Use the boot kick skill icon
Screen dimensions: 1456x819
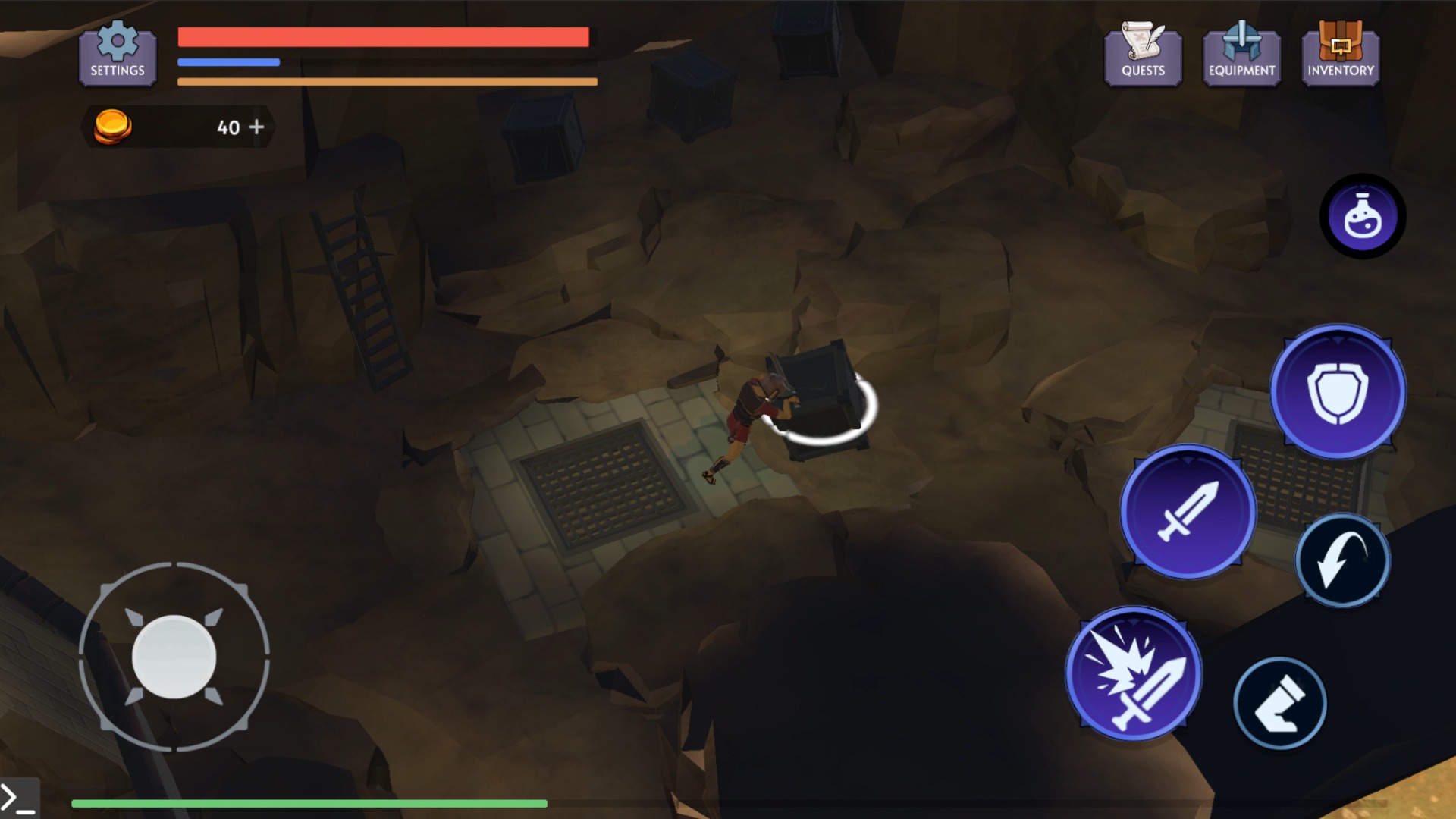tap(1279, 703)
